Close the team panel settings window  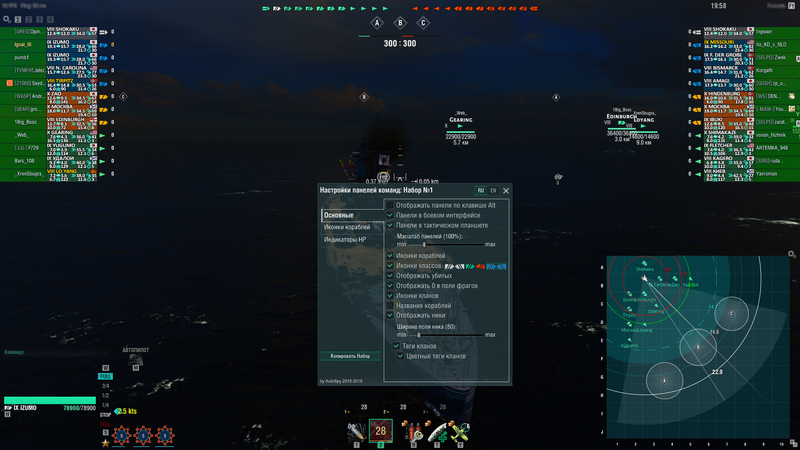[x=506, y=190]
